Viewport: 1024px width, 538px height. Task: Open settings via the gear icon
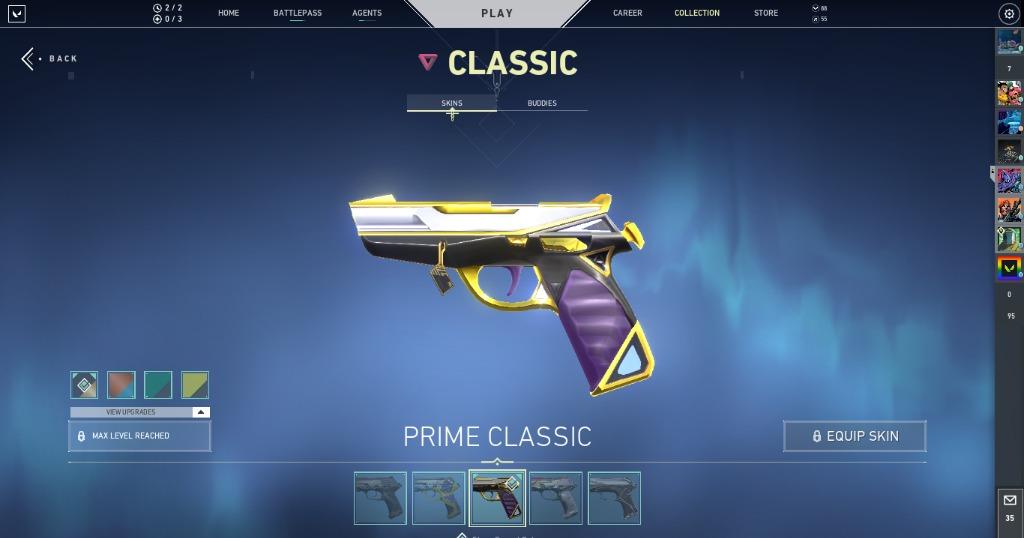(1008, 14)
